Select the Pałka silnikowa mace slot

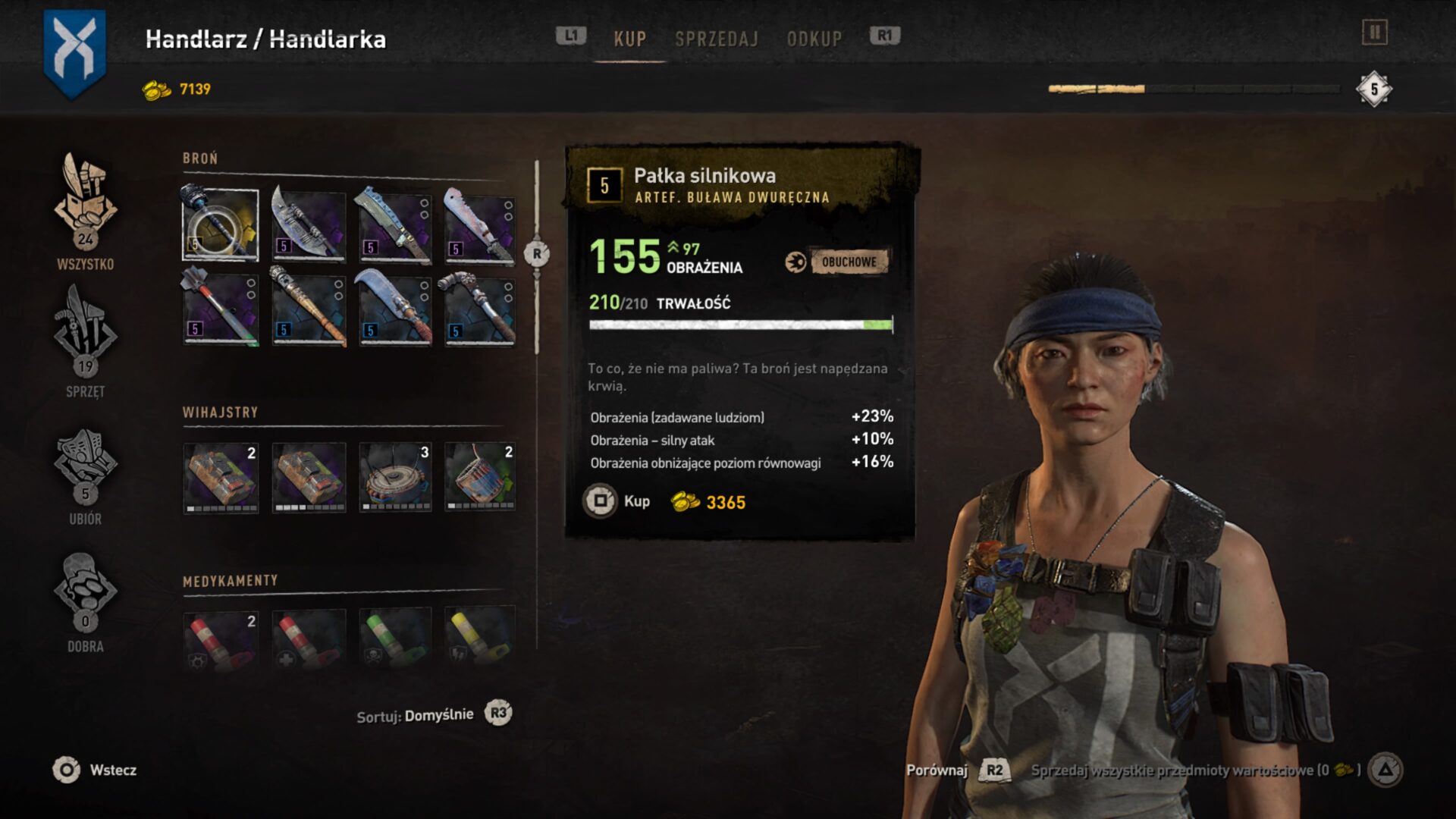tap(221, 224)
